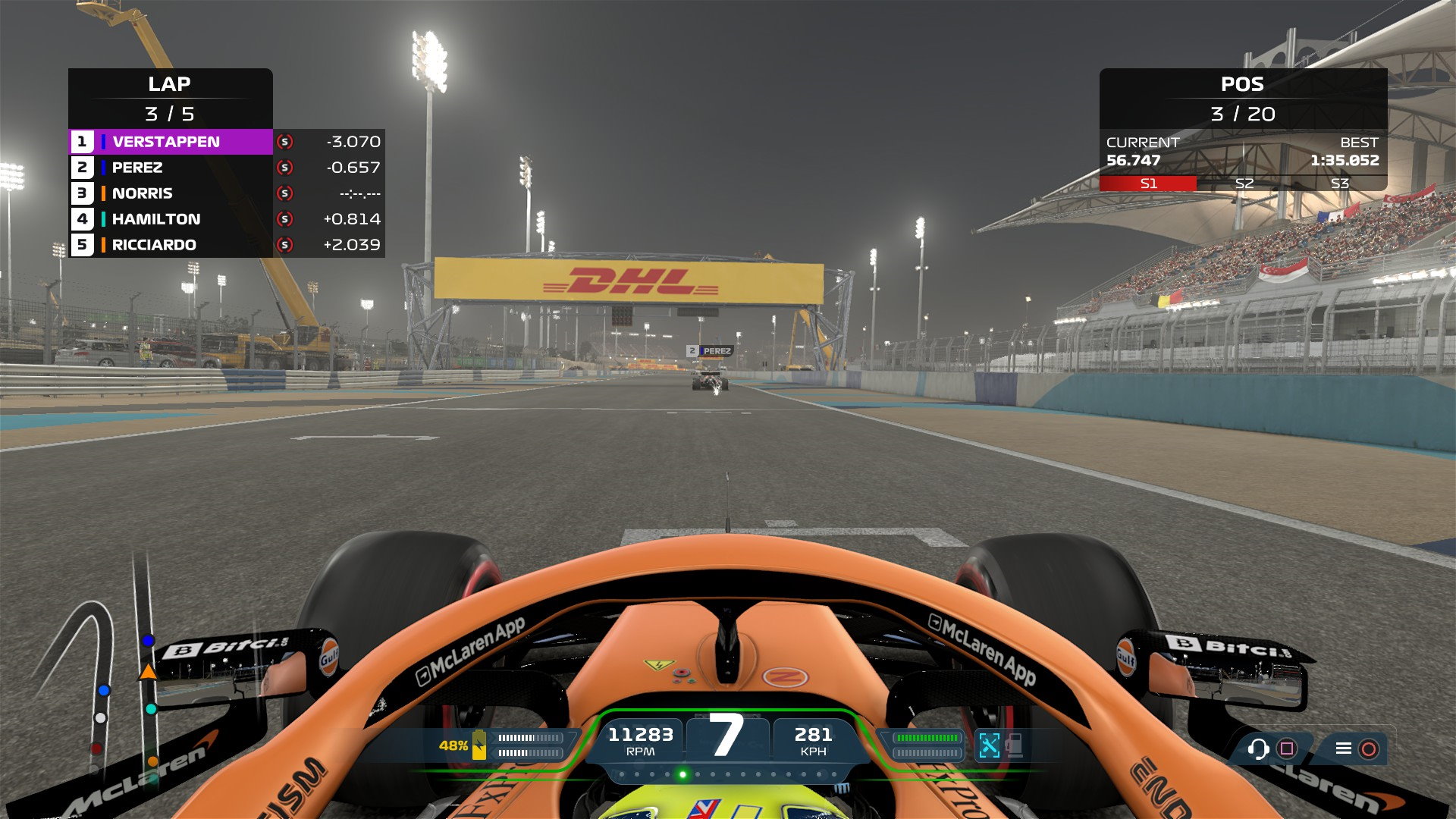Viewport: 1456px width, 819px height.
Task: Open the multi-function display menu icon
Action: click(1343, 749)
